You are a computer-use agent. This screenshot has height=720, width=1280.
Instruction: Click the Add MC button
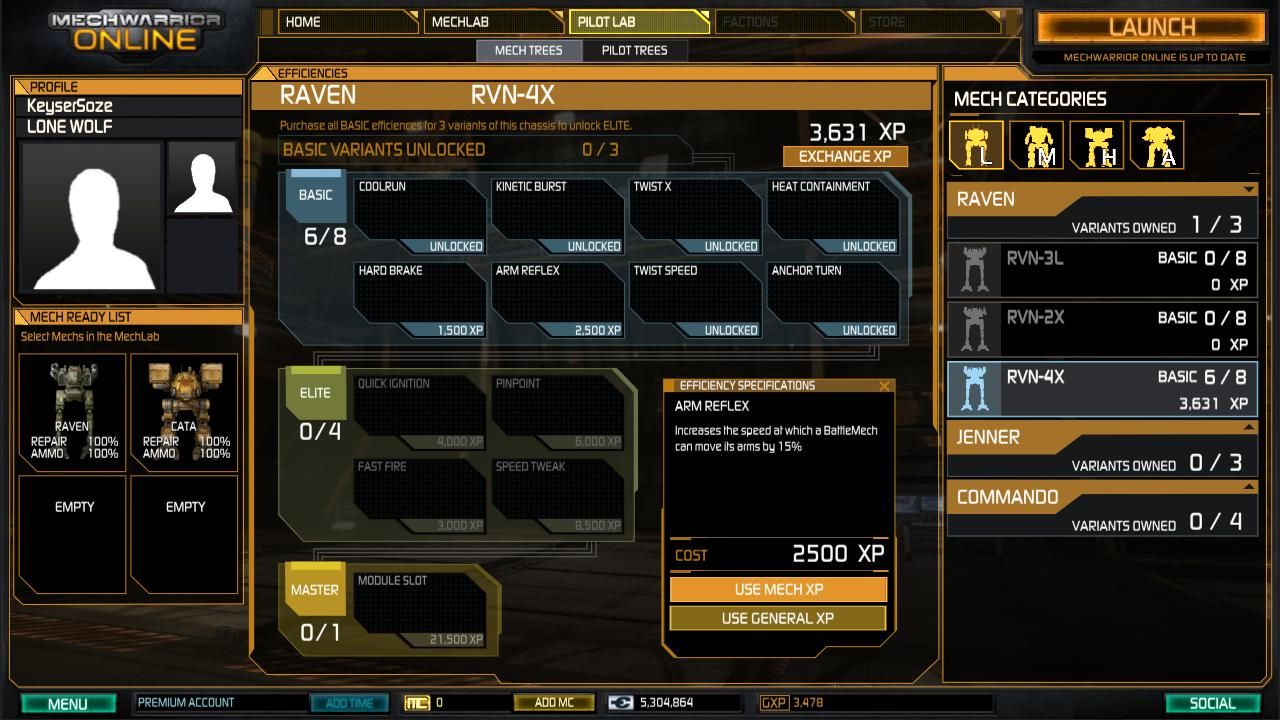tap(553, 703)
